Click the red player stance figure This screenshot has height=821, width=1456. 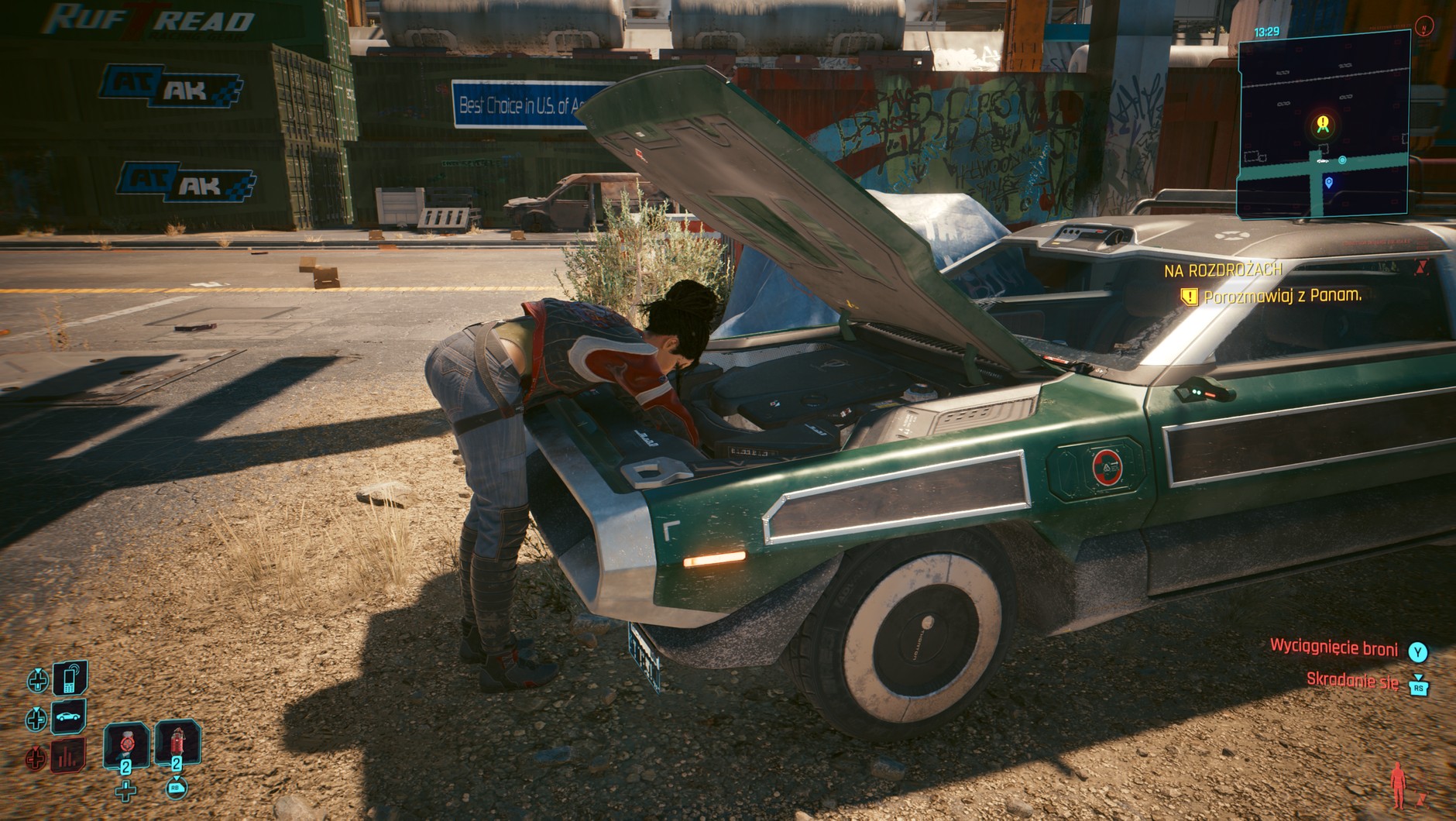(1398, 785)
